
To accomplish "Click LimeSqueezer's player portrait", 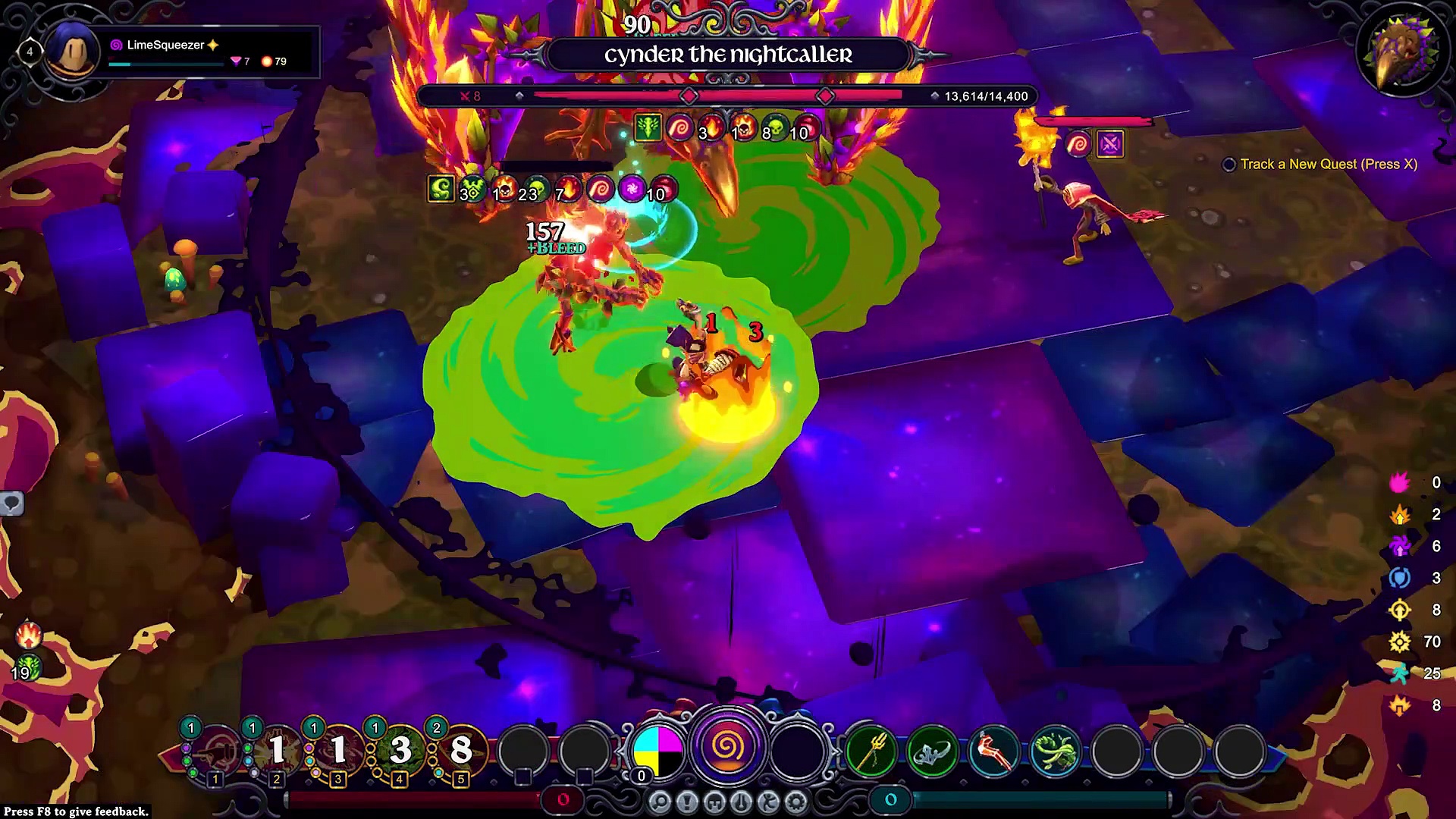I will coord(74,52).
